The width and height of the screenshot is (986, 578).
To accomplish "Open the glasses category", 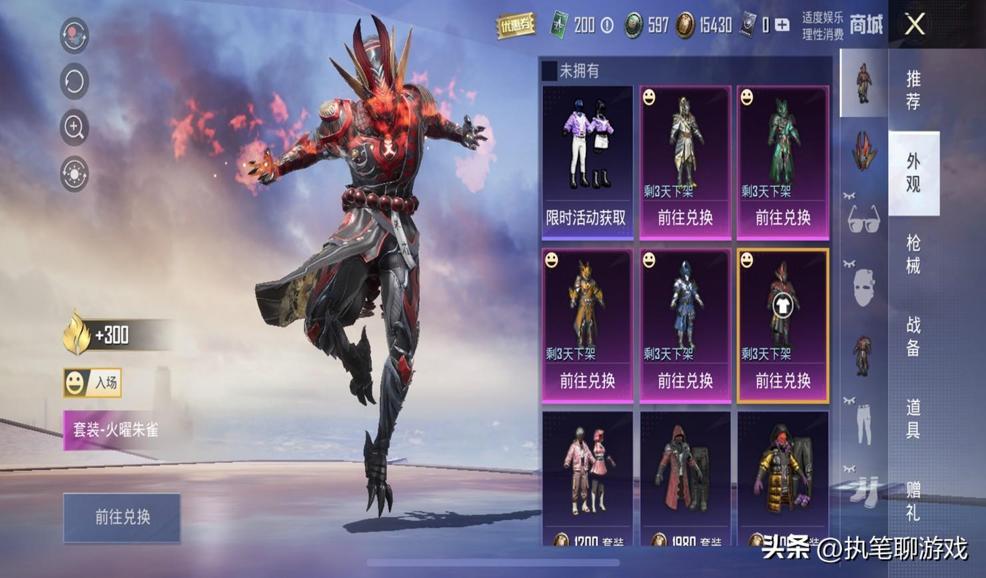I will pyautogui.click(x=863, y=218).
